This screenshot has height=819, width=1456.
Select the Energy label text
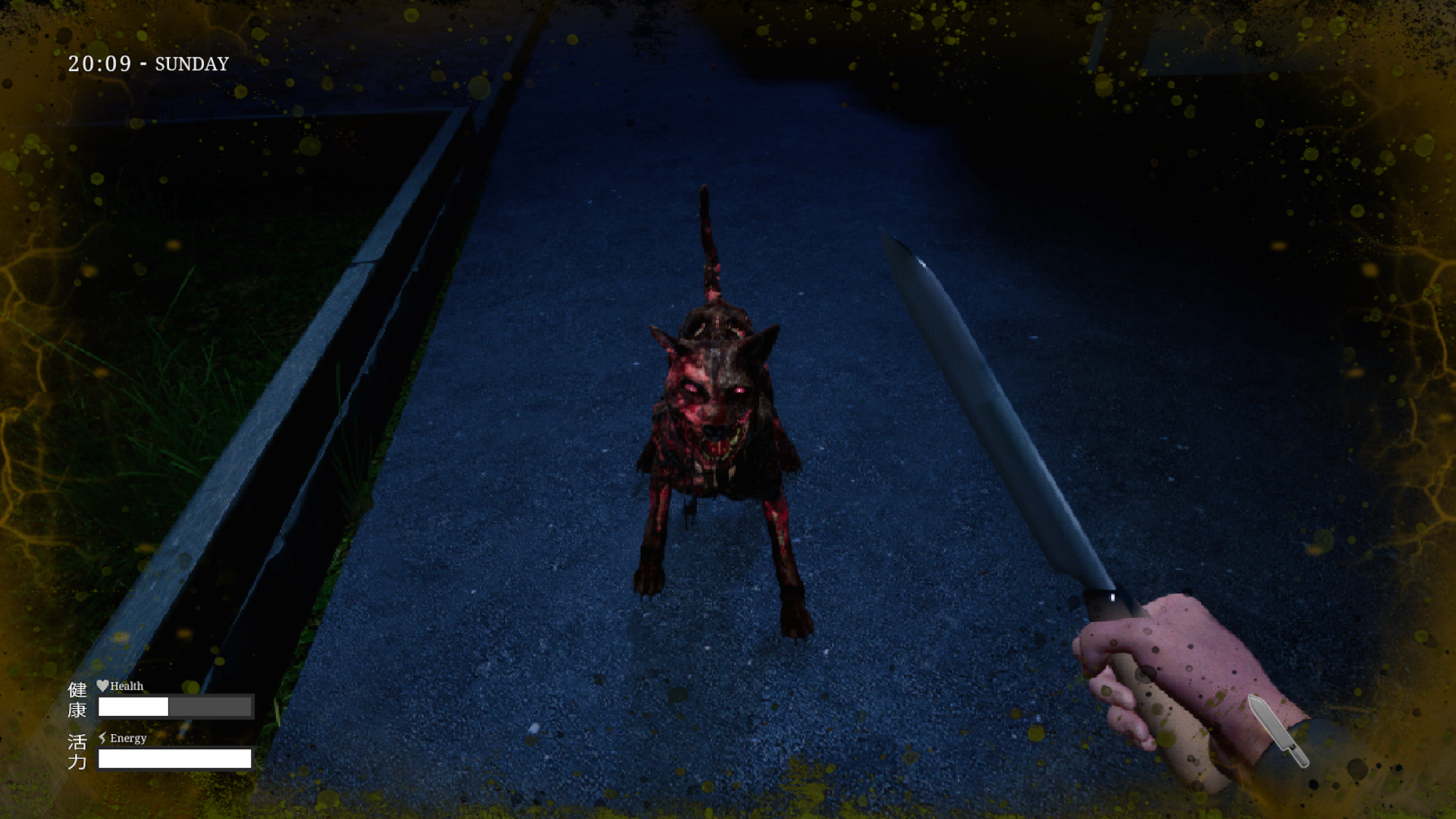(129, 738)
